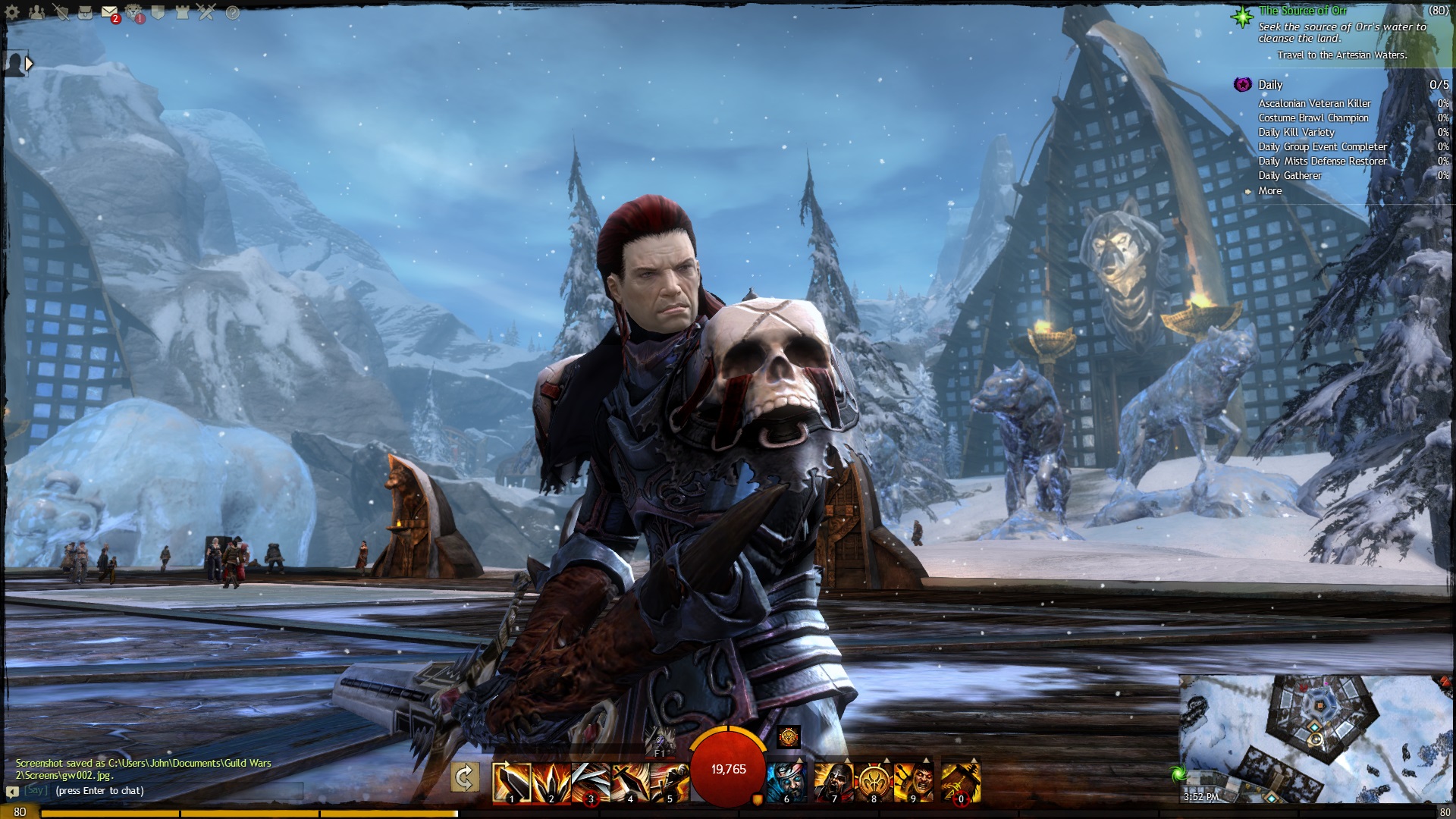Trigger the F1 burst skill icon
The width and height of the screenshot is (1456, 819).
(659, 739)
